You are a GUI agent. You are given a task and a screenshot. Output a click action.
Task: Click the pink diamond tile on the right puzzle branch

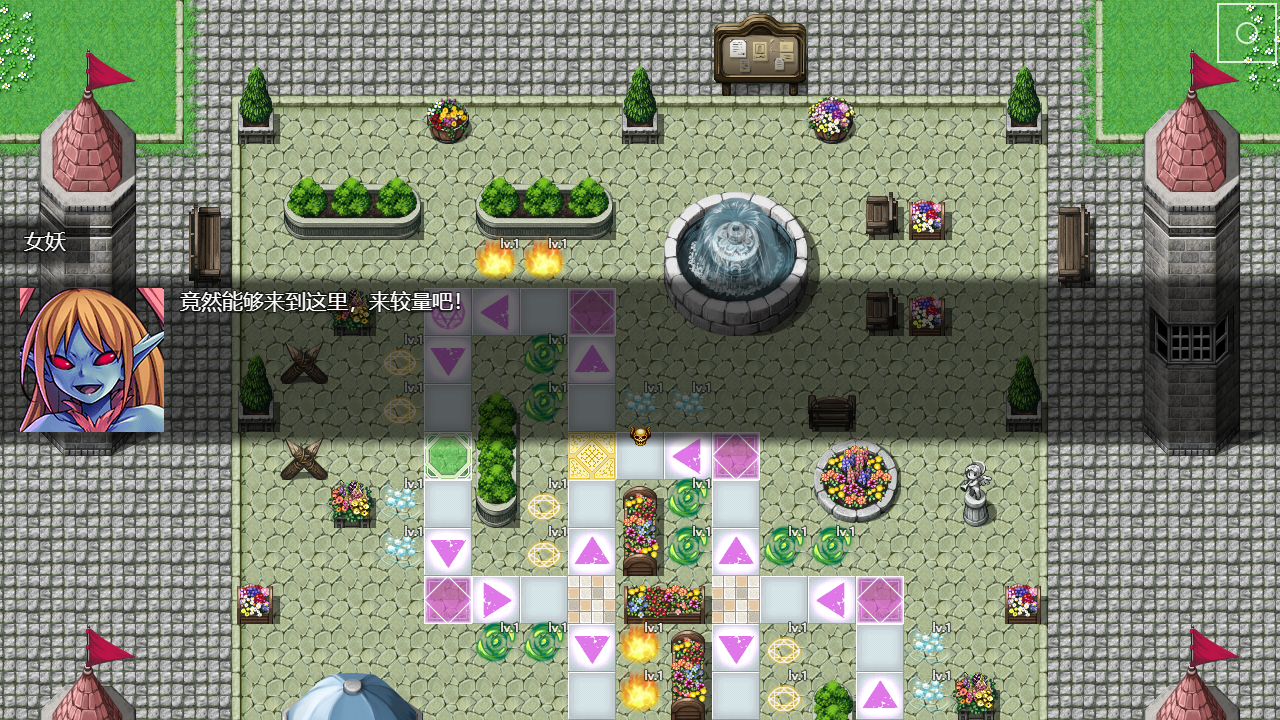click(x=880, y=600)
